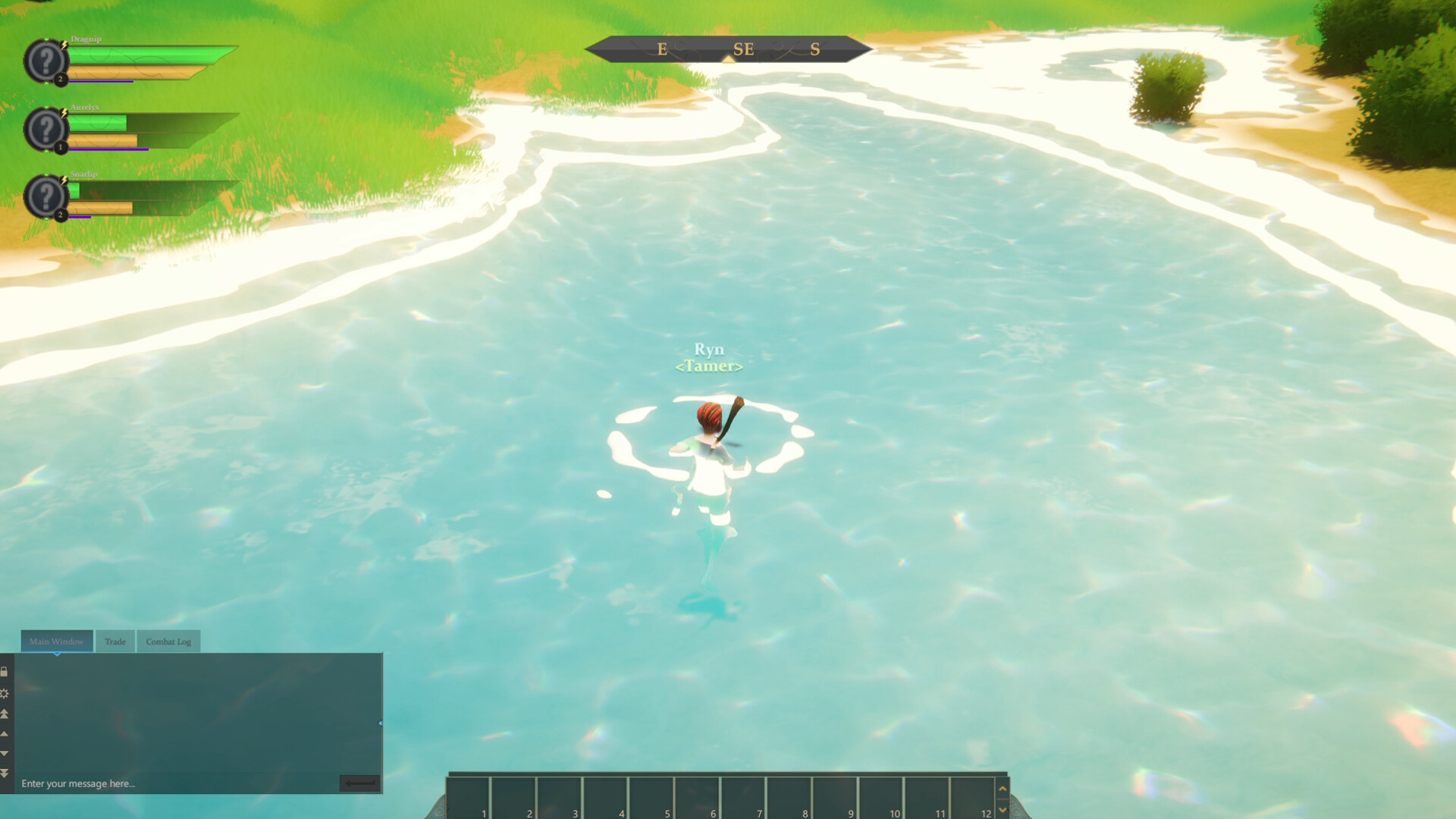Click the upward chevron above the hotbar's right edge
Viewport: 1456px width, 819px height.
point(1003,789)
